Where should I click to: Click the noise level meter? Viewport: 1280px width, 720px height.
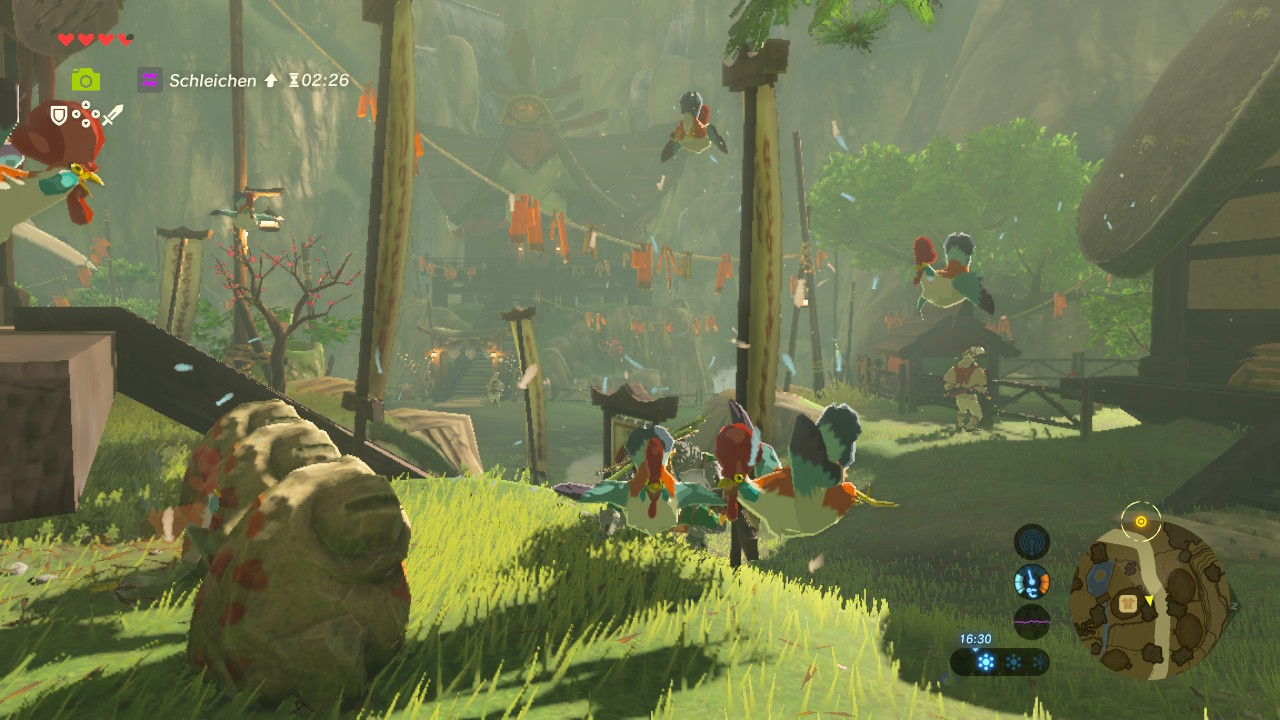click(x=1031, y=621)
